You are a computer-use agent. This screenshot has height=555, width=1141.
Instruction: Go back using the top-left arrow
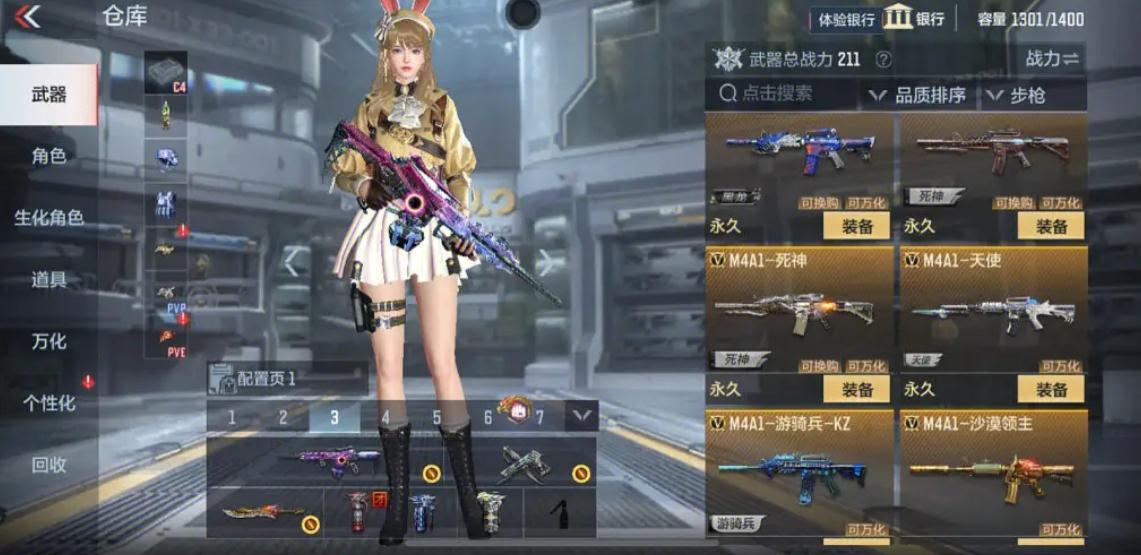27,16
